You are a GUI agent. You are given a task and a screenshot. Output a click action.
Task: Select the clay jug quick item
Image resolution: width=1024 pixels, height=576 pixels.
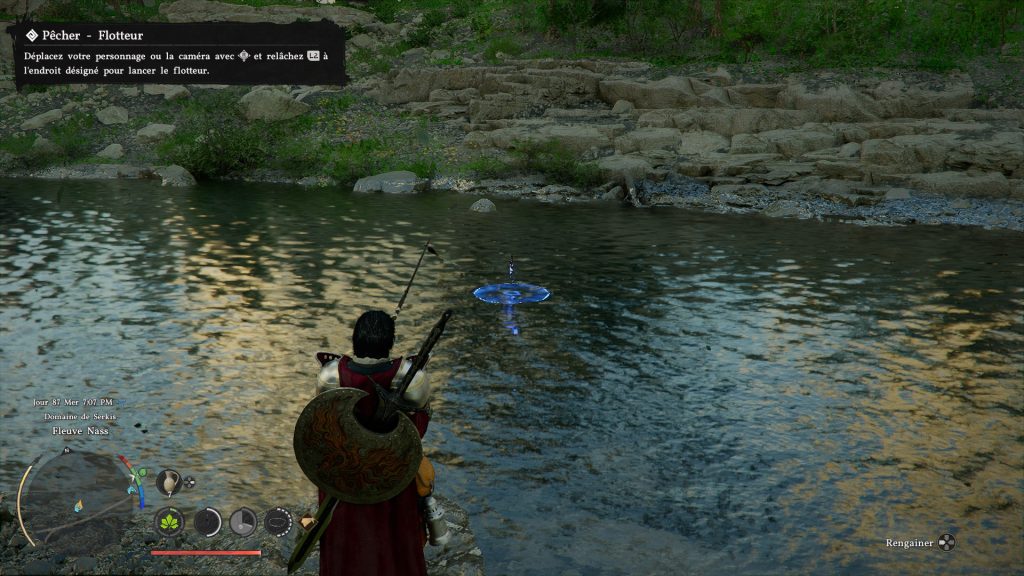pyautogui.click(x=168, y=482)
